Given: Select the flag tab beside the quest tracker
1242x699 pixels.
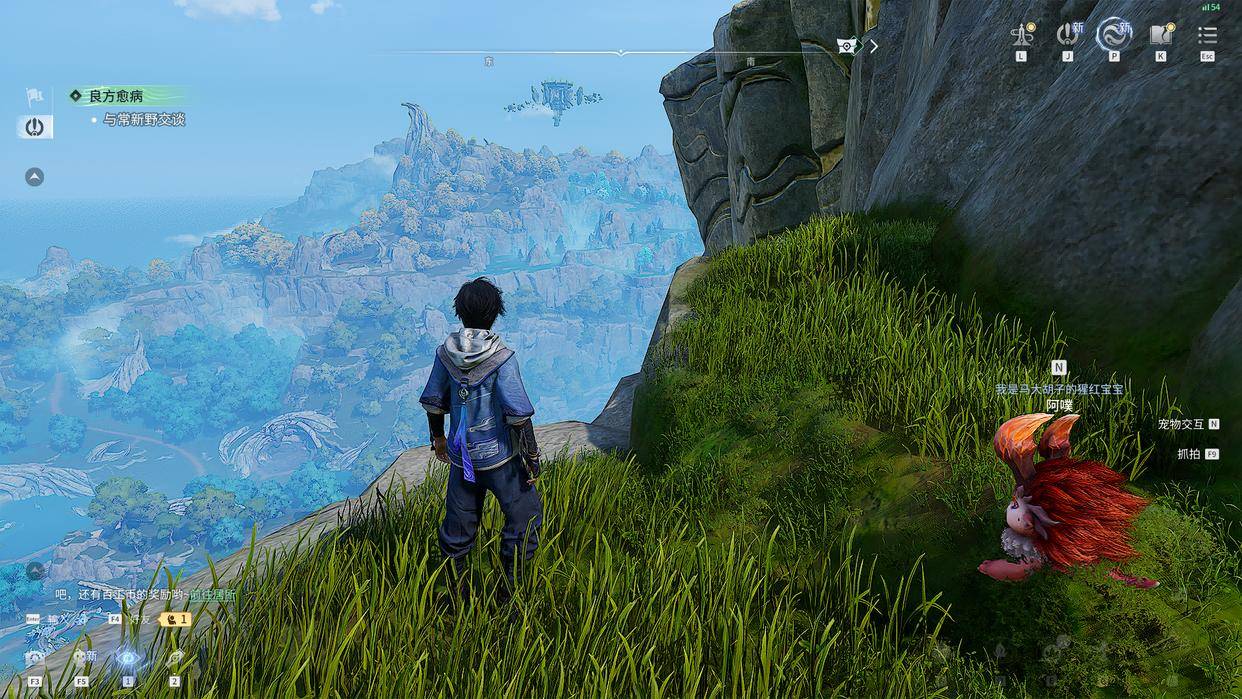Looking at the screenshot, I should click(34, 97).
